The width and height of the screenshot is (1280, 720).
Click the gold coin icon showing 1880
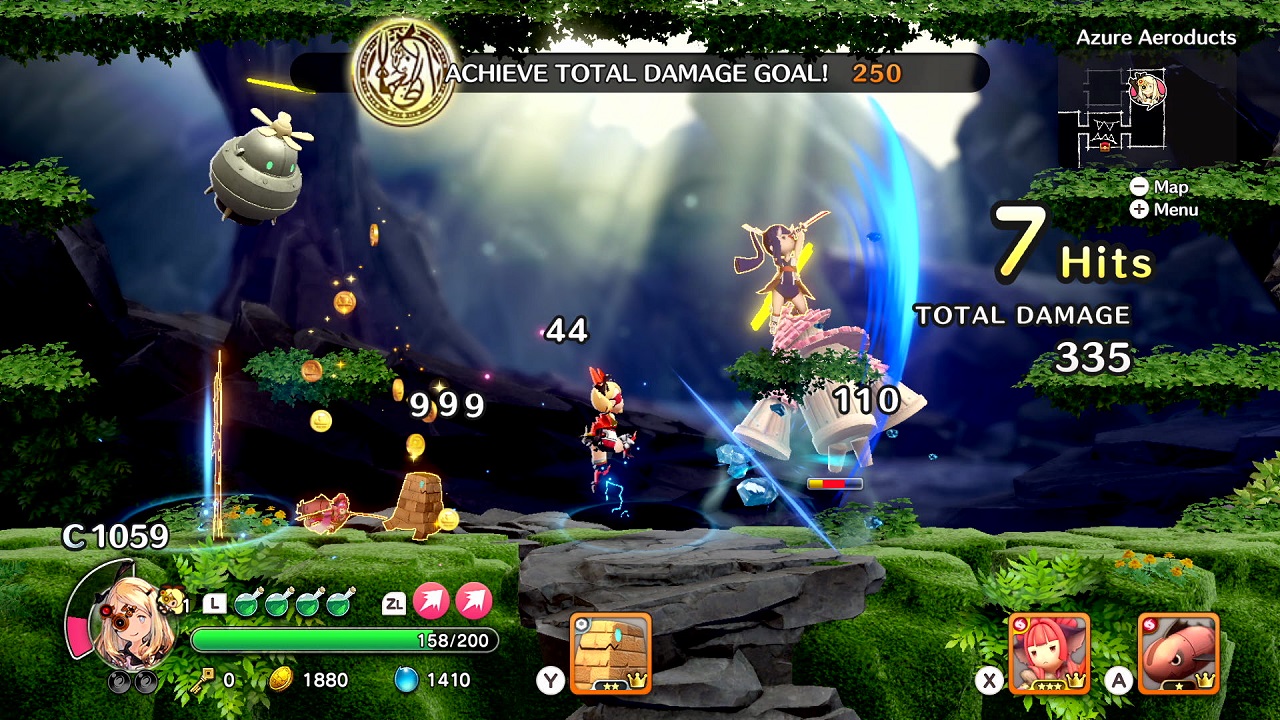point(281,678)
